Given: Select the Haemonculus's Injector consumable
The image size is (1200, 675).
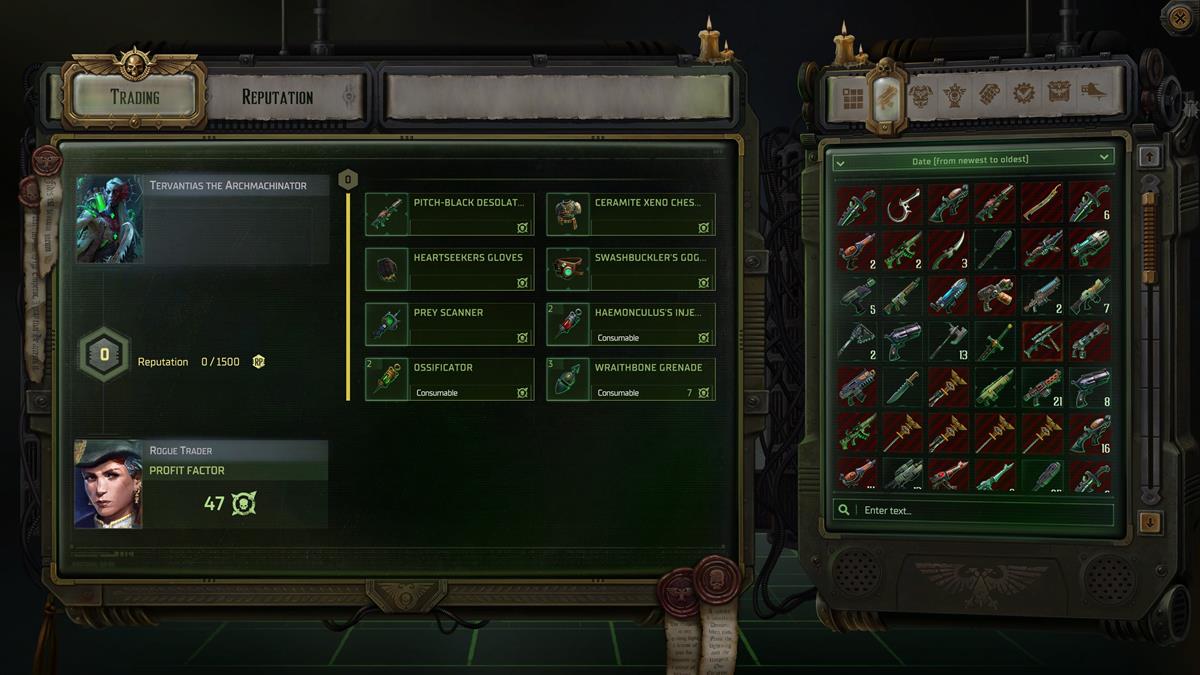Looking at the screenshot, I should (x=631, y=324).
